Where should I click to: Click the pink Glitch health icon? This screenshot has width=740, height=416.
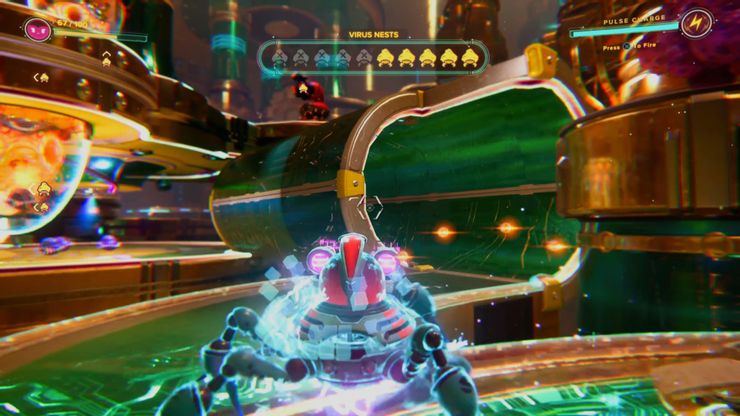point(38,27)
